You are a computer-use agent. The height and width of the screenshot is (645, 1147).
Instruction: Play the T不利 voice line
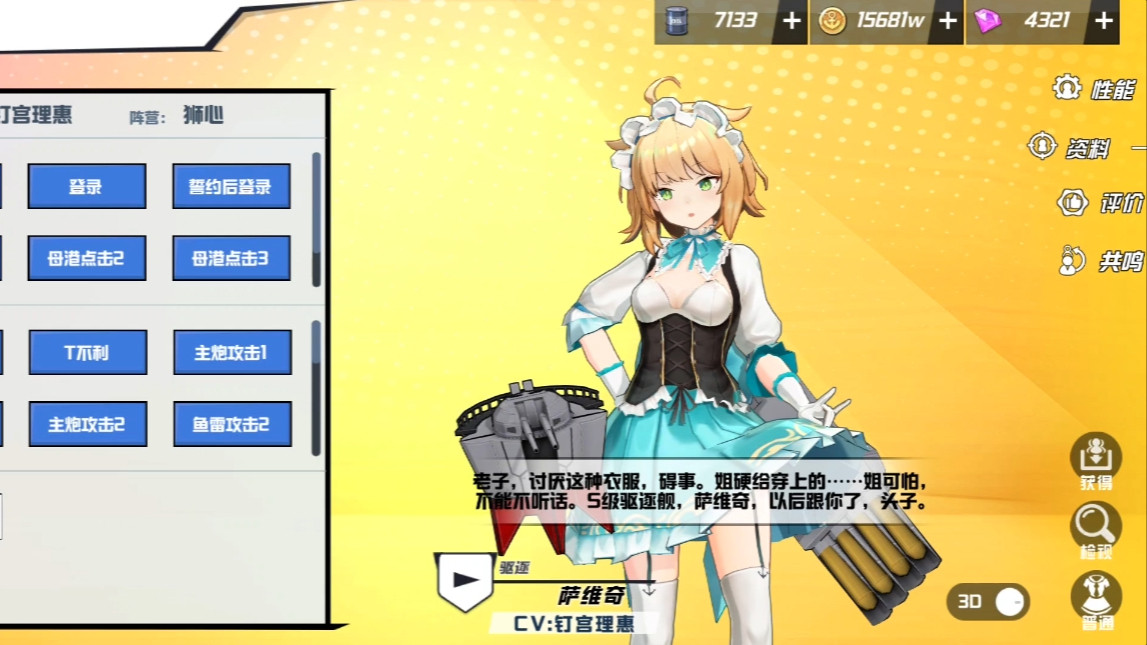tap(88, 352)
